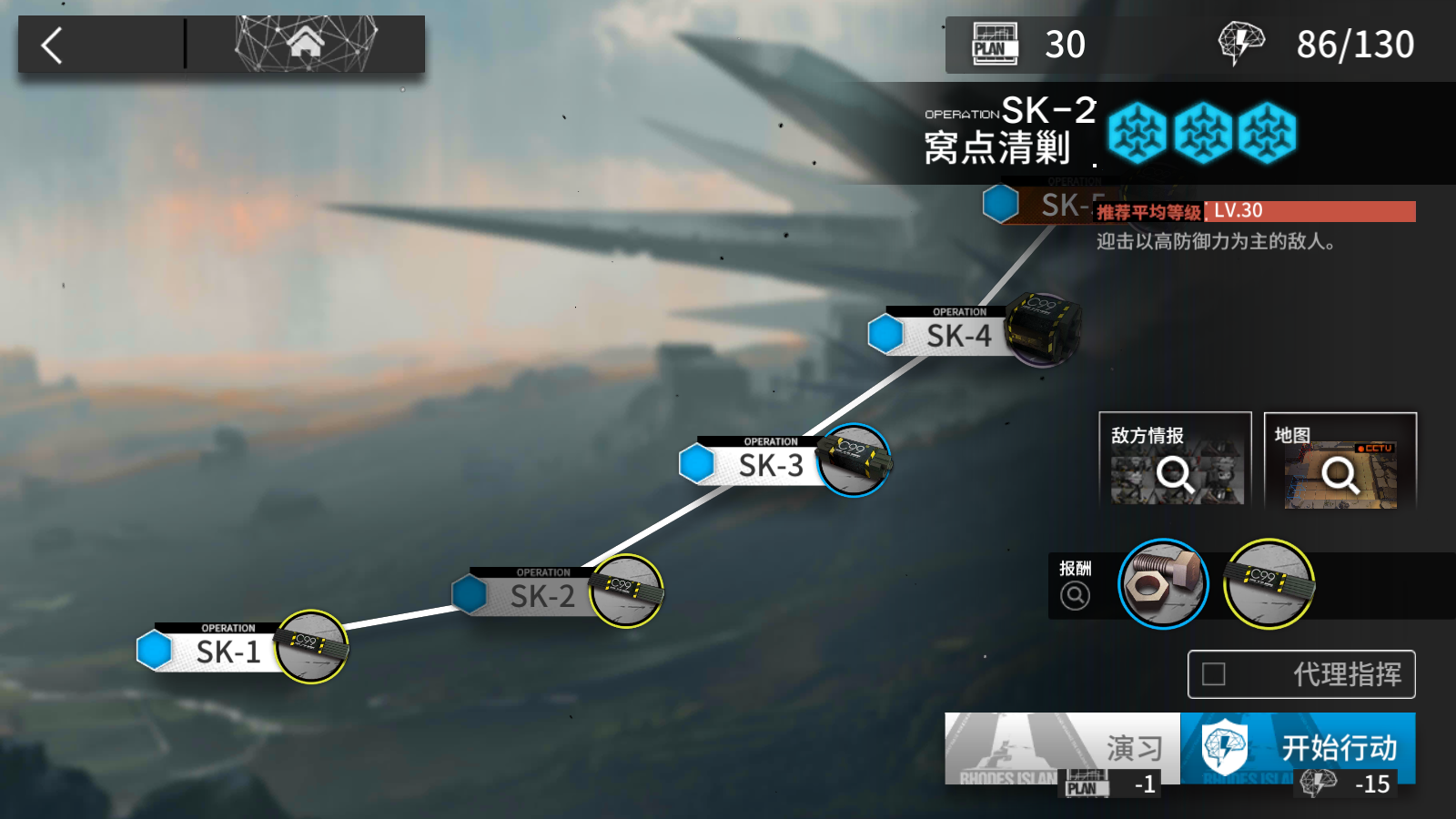Expand stage SK-3 node on the map
This screenshot has height=819, width=1456.
772,464
